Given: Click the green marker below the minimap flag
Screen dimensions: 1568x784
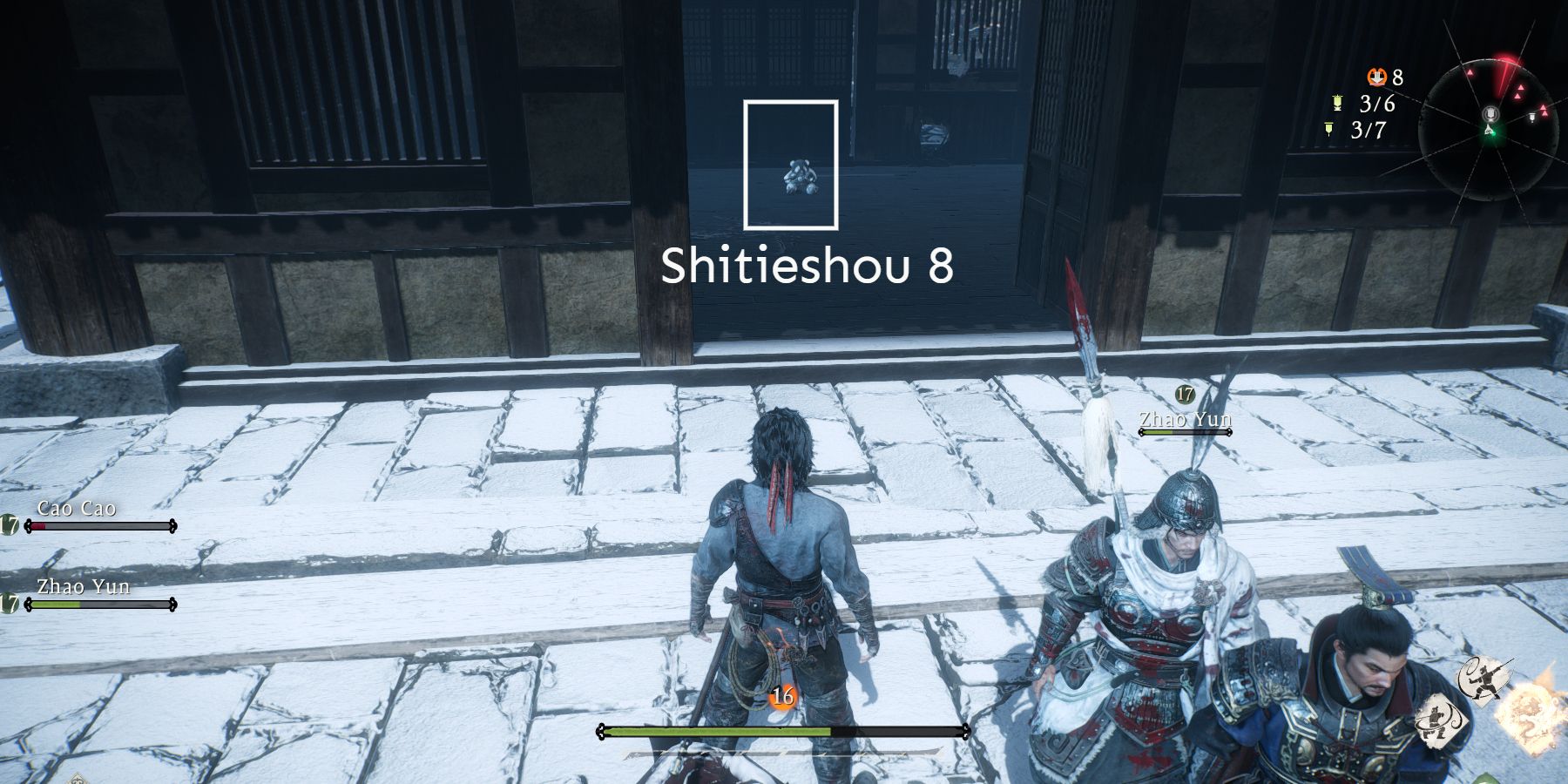Looking at the screenshot, I should (1490, 131).
